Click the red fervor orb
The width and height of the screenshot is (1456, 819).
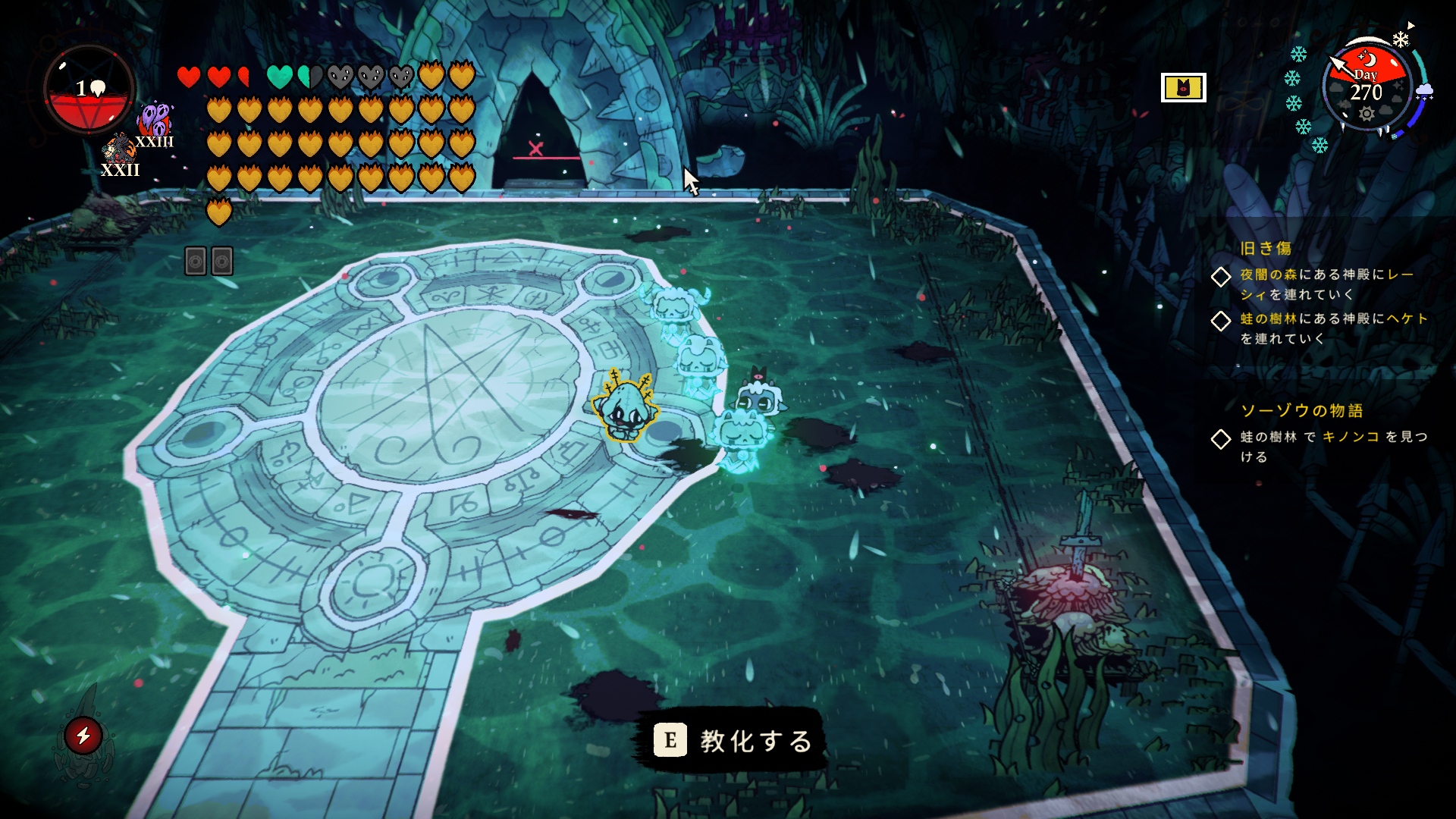tap(89, 89)
